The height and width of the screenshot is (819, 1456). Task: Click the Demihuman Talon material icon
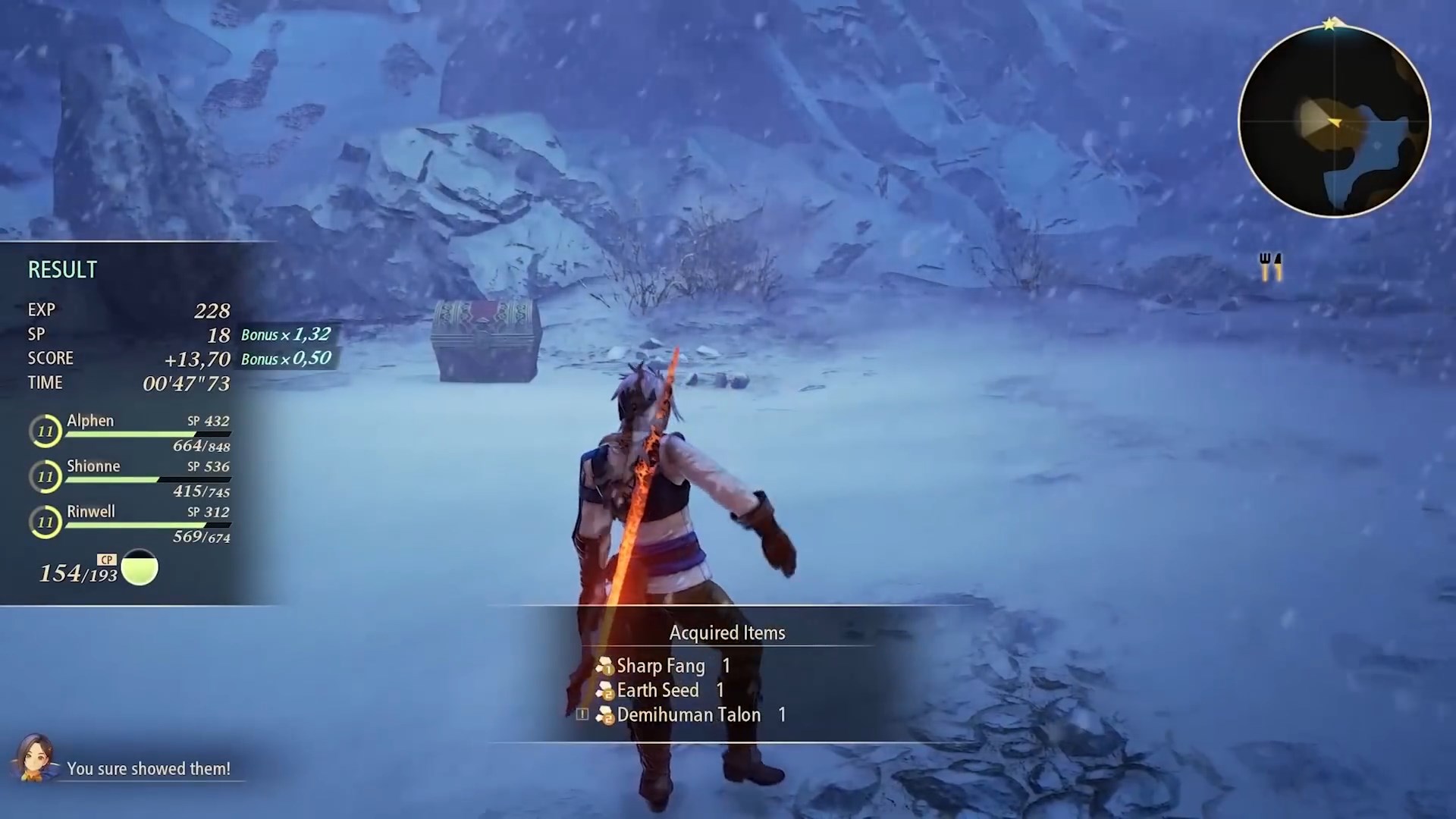[605, 715]
